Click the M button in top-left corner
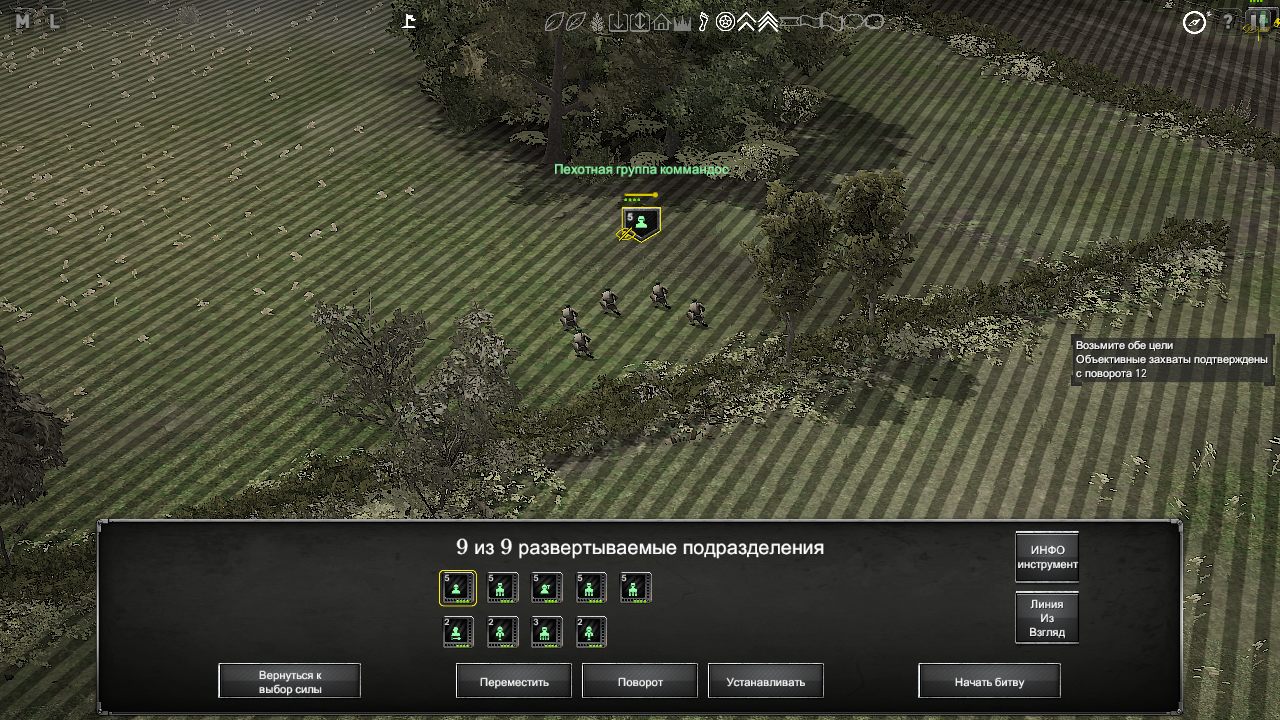The width and height of the screenshot is (1280, 720). click(x=23, y=20)
